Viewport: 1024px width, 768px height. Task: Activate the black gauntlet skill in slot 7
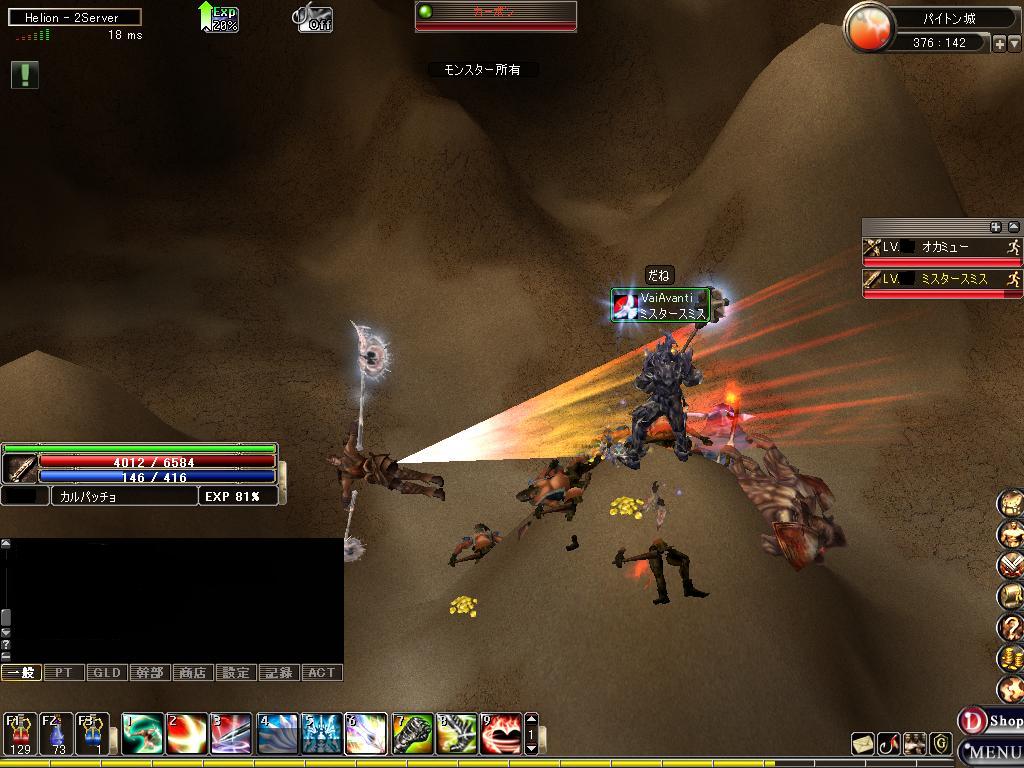coord(412,733)
